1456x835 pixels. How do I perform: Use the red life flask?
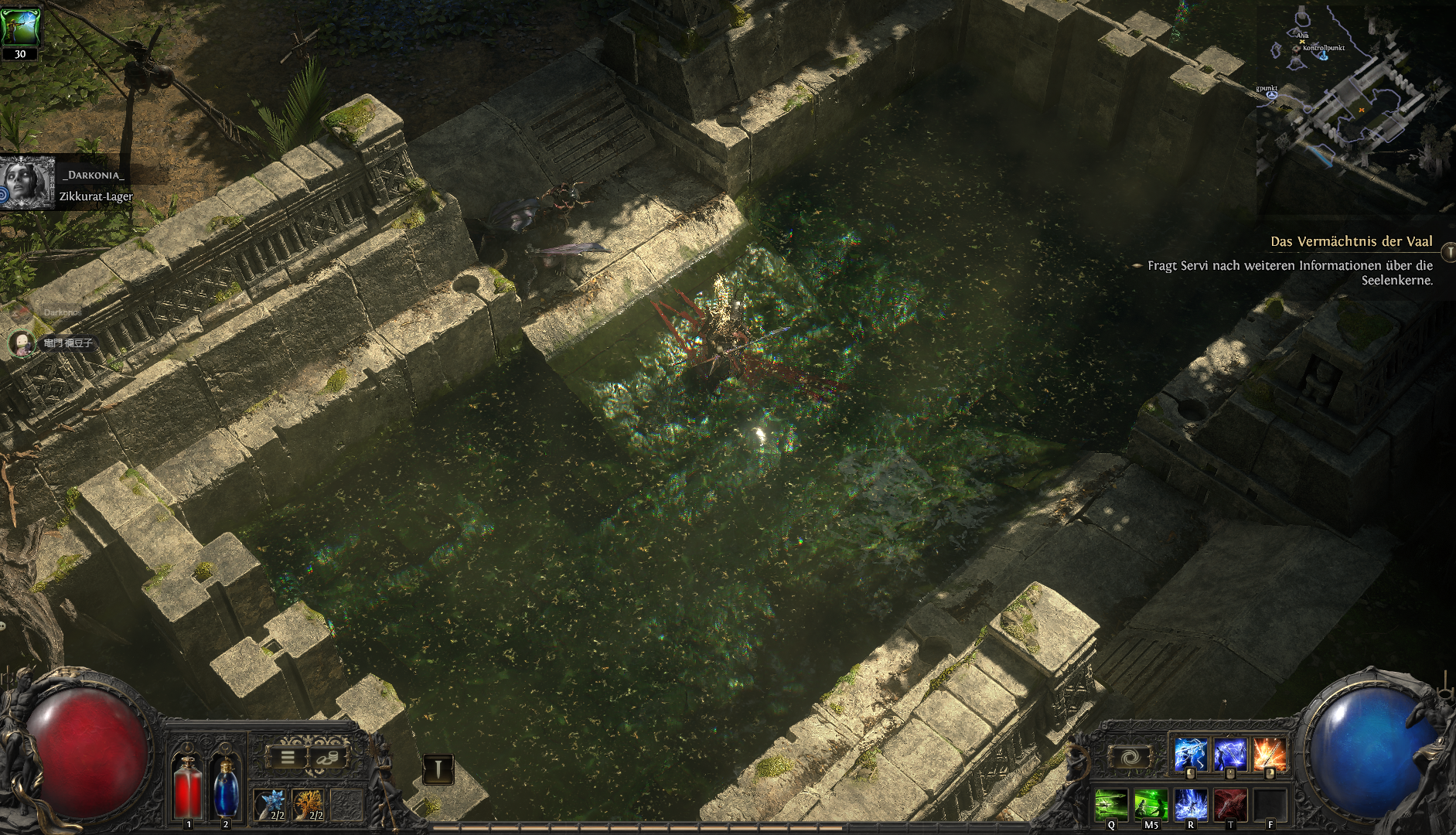(x=188, y=787)
